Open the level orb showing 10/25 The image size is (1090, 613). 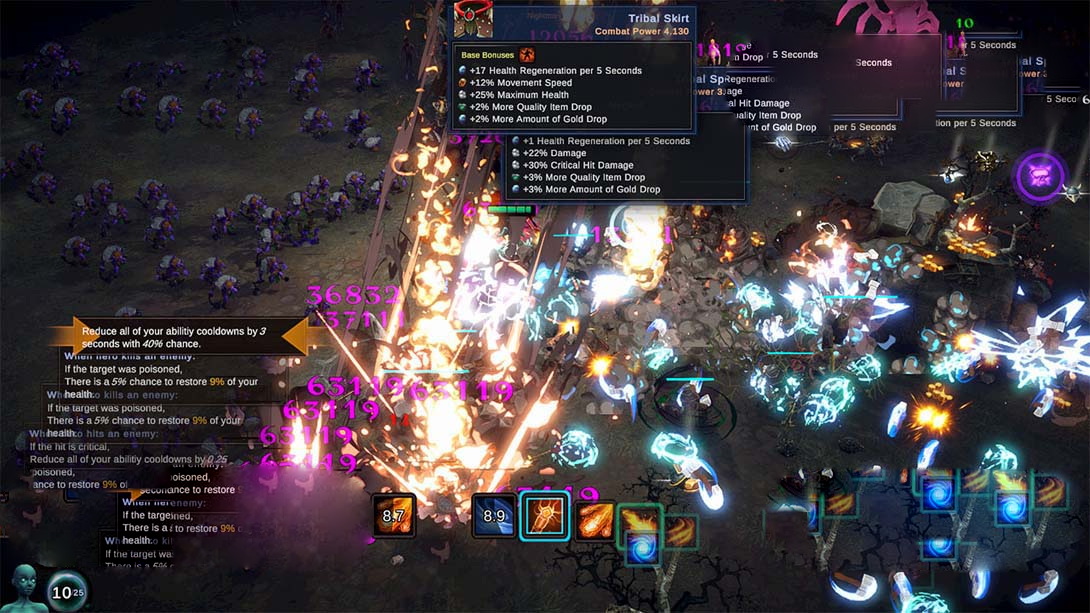pos(67,591)
